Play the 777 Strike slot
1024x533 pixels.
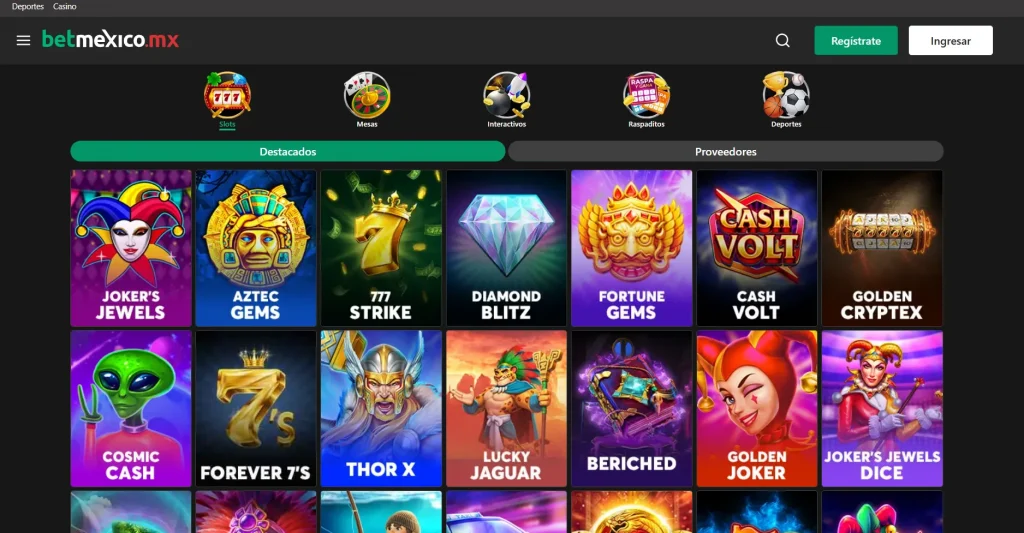381,248
